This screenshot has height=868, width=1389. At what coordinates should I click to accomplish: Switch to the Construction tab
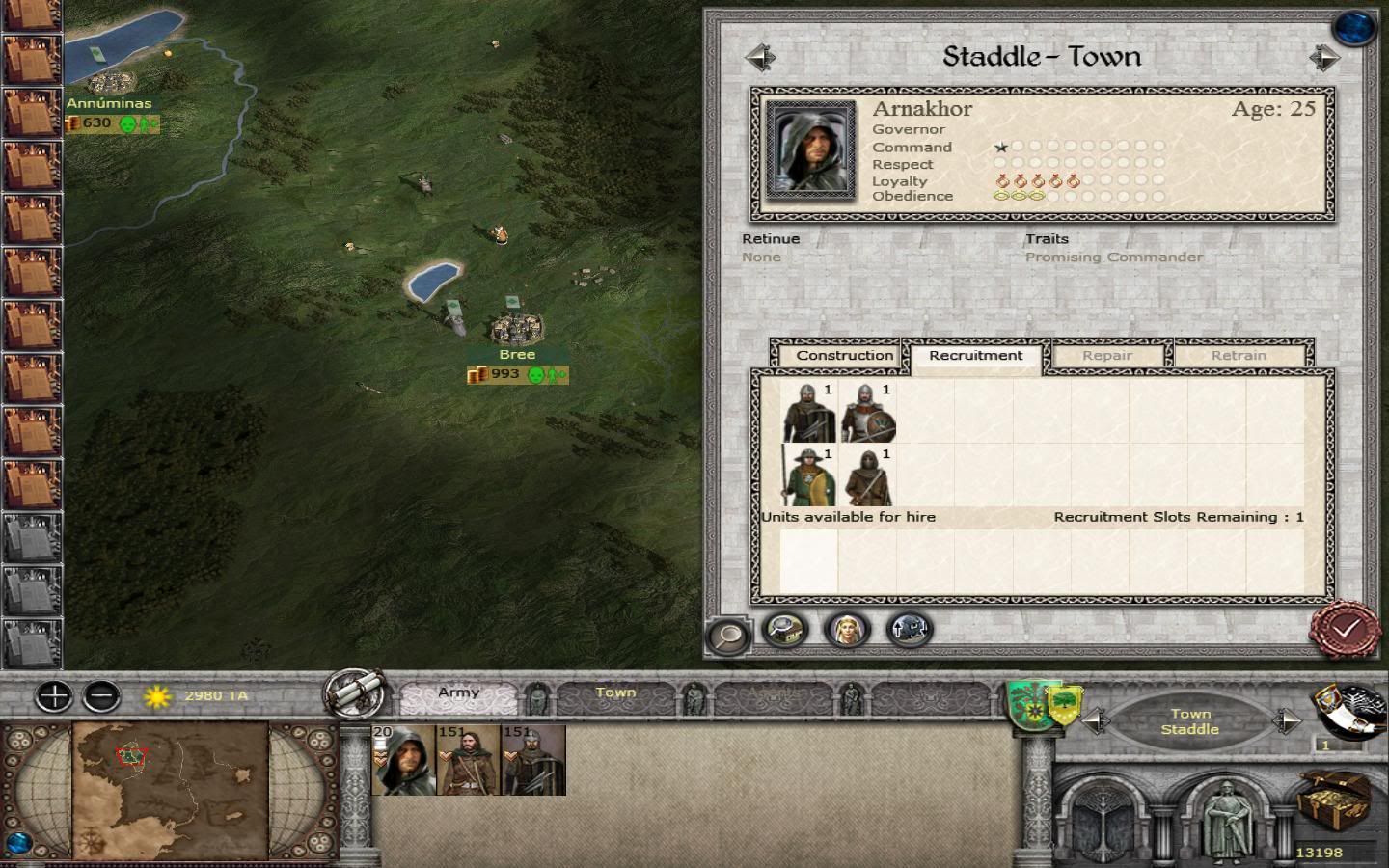[844, 355]
